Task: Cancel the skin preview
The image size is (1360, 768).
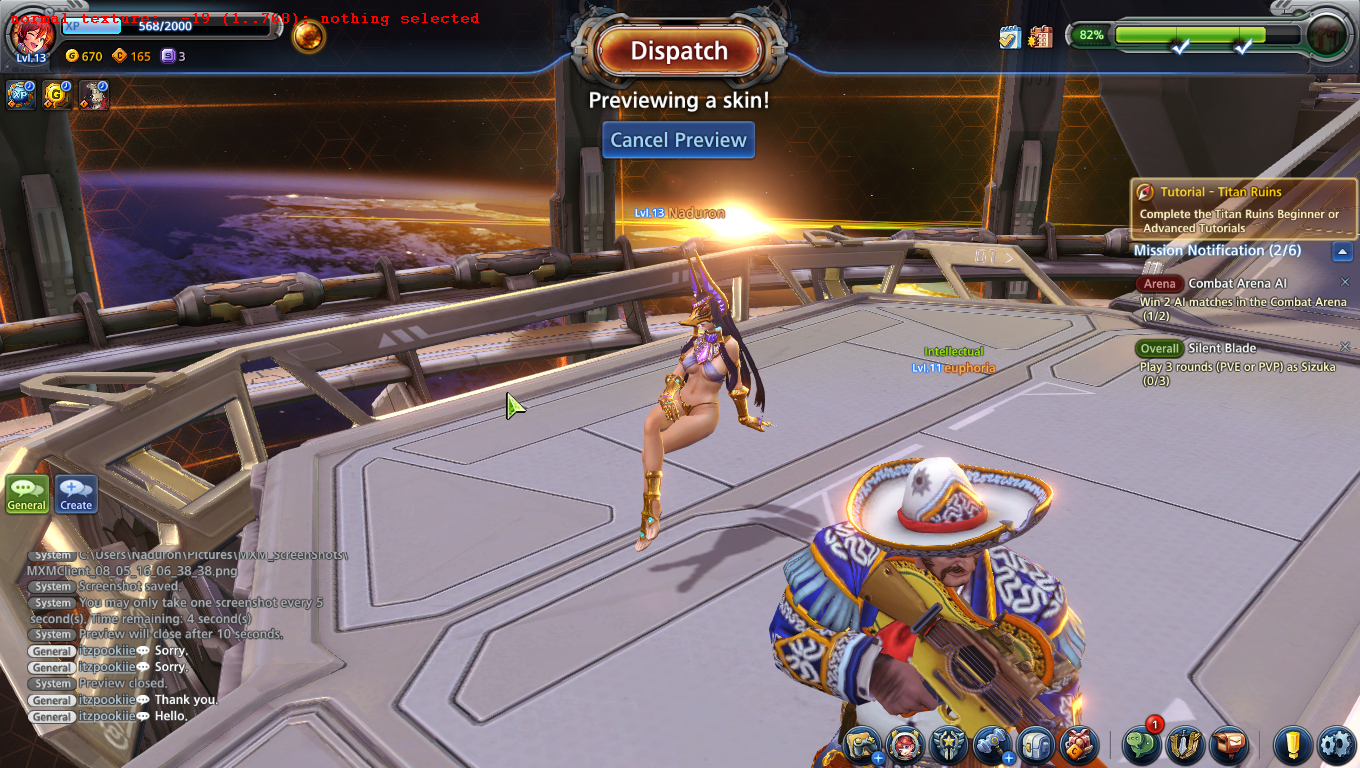Action: pyautogui.click(x=678, y=140)
